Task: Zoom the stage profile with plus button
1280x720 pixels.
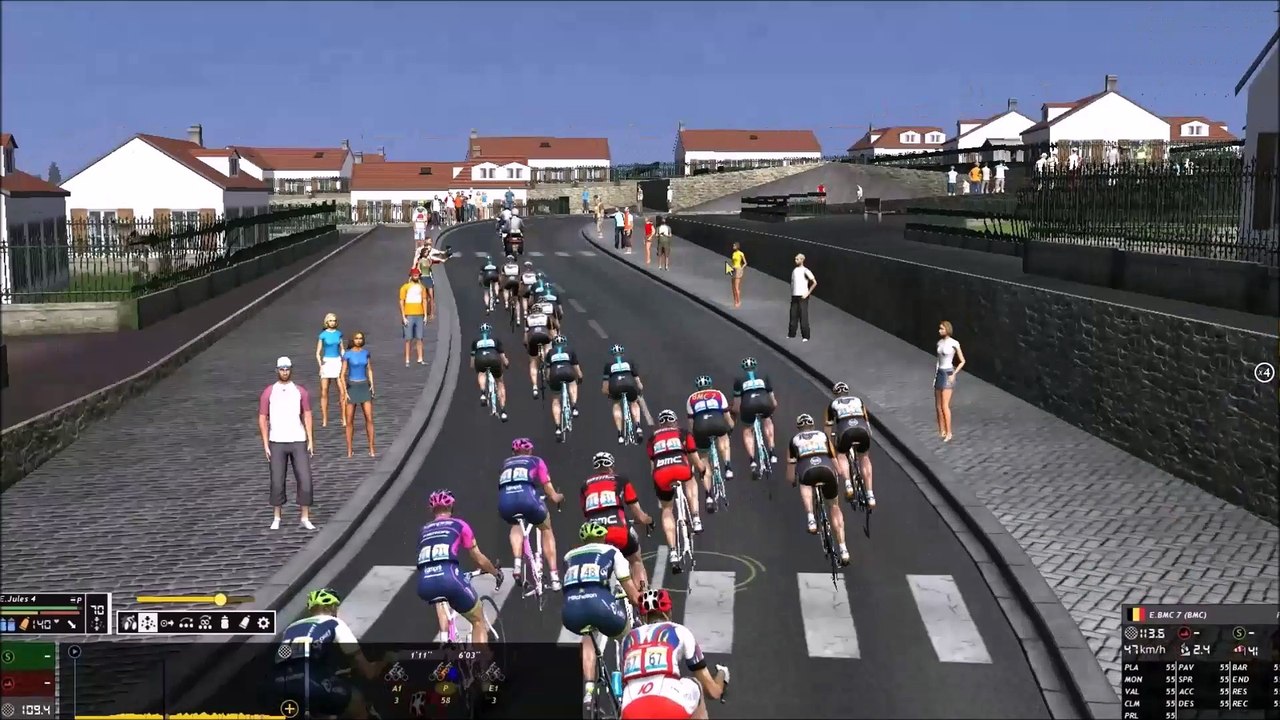Action: pos(290,709)
